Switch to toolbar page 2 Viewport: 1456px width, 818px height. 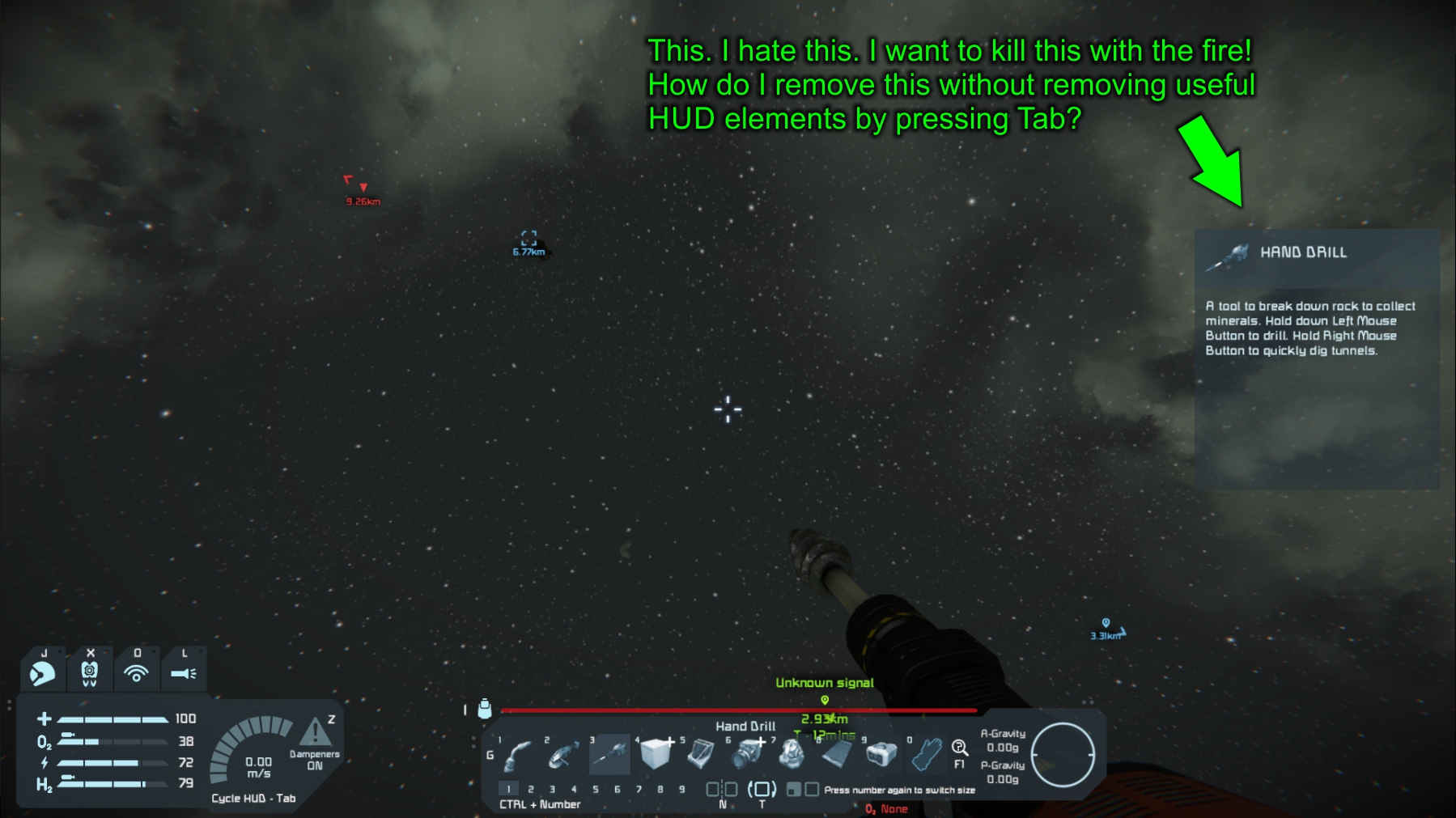pyautogui.click(x=531, y=789)
